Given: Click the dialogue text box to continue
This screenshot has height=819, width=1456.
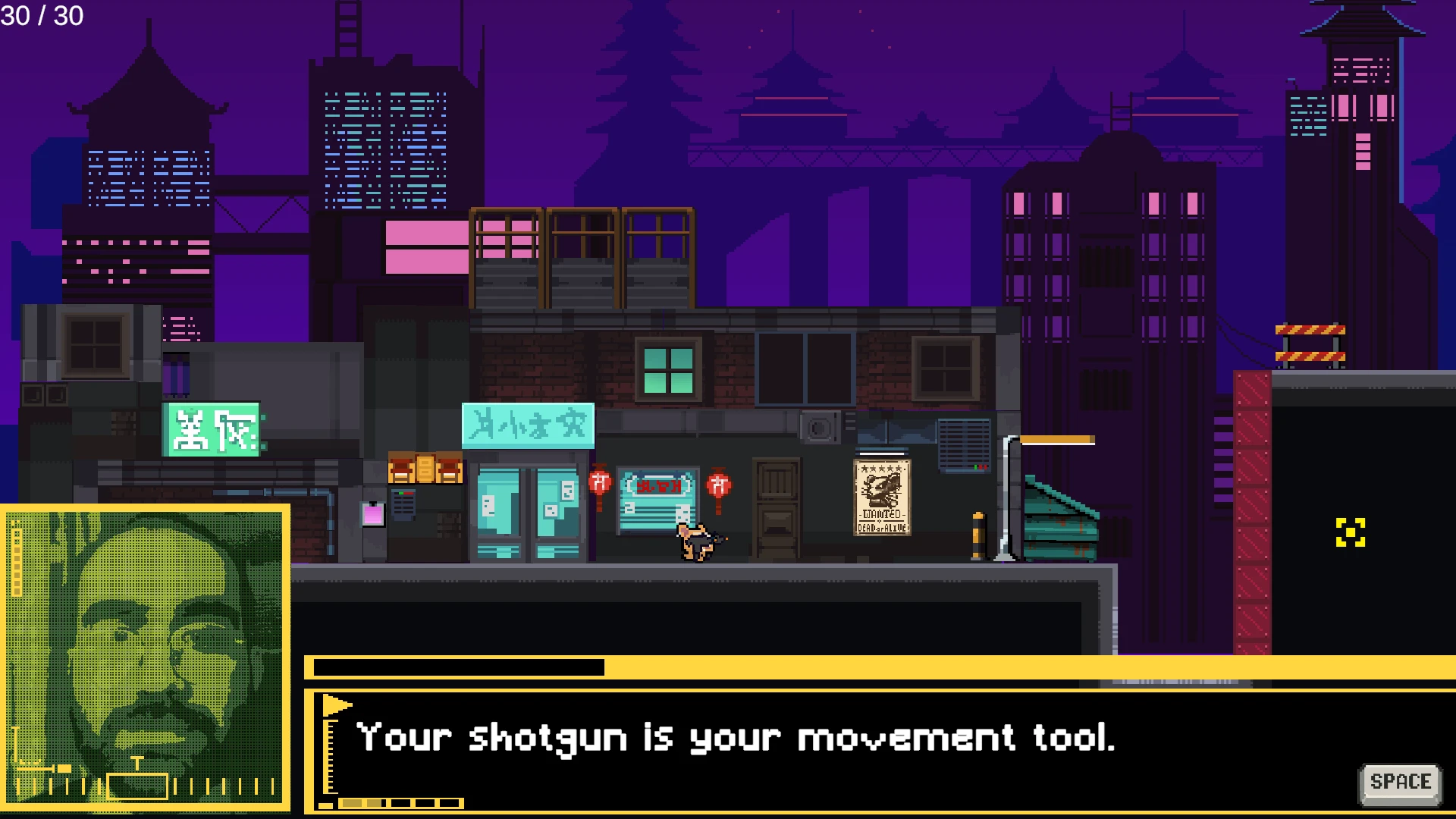Looking at the screenshot, I should click(x=834, y=751).
